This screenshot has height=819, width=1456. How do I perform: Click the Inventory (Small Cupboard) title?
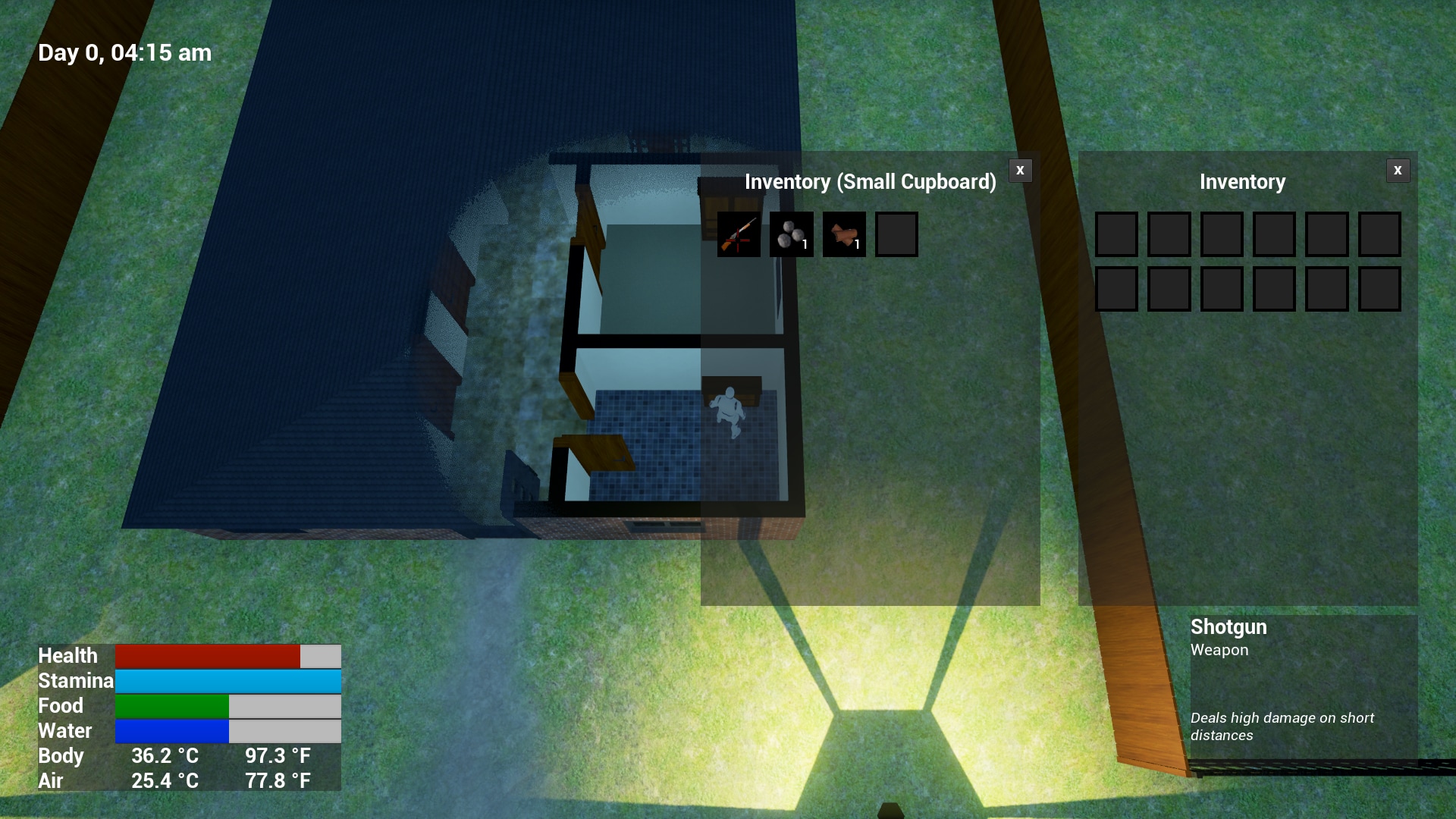[x=870, y=182]
